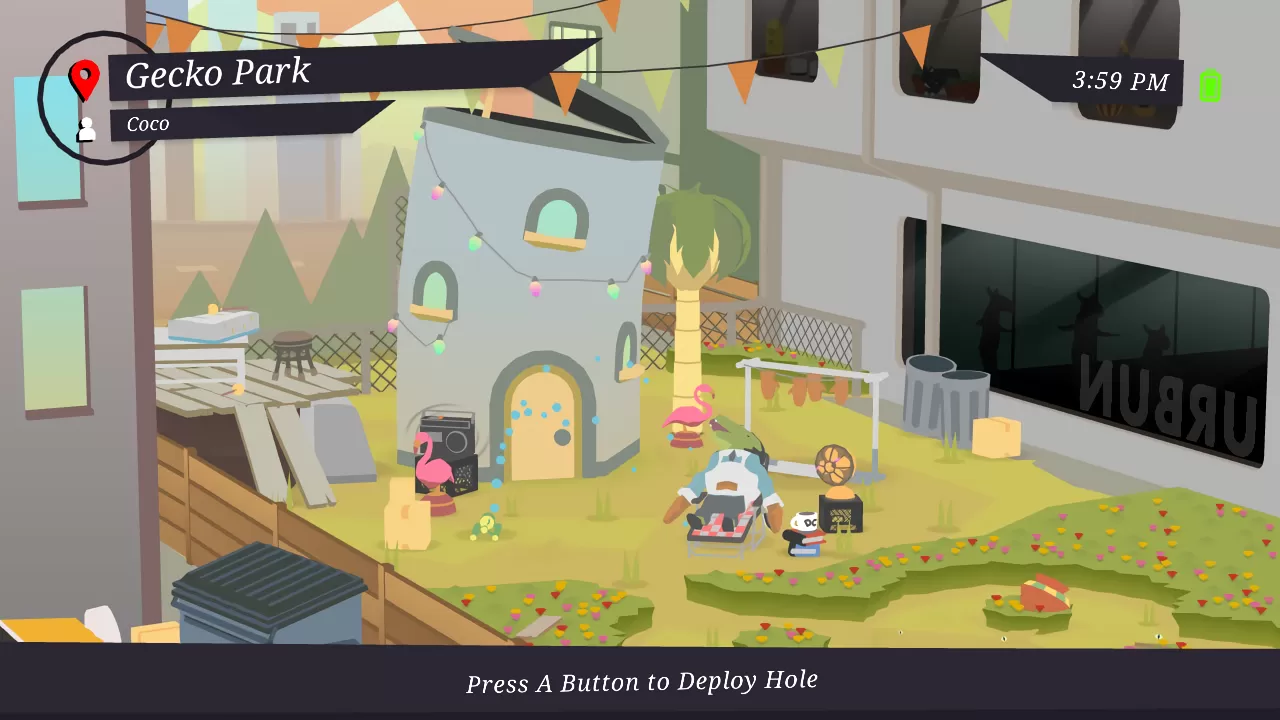Click the red picnic basket in the flower patch
This screenshot has height=720, width=1280.
[x=1043, y=595]
